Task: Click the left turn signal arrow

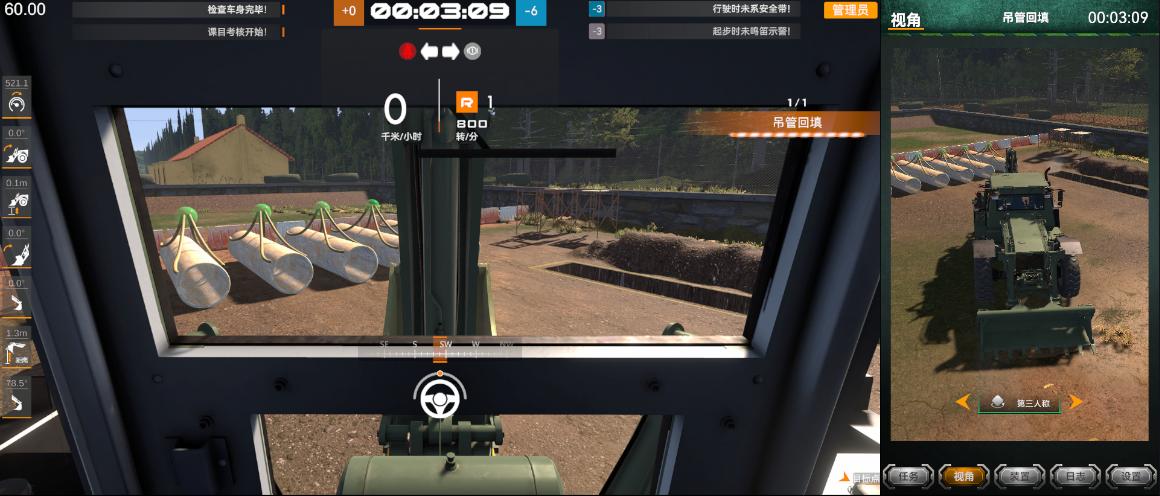Action: [x=429, y=51]
